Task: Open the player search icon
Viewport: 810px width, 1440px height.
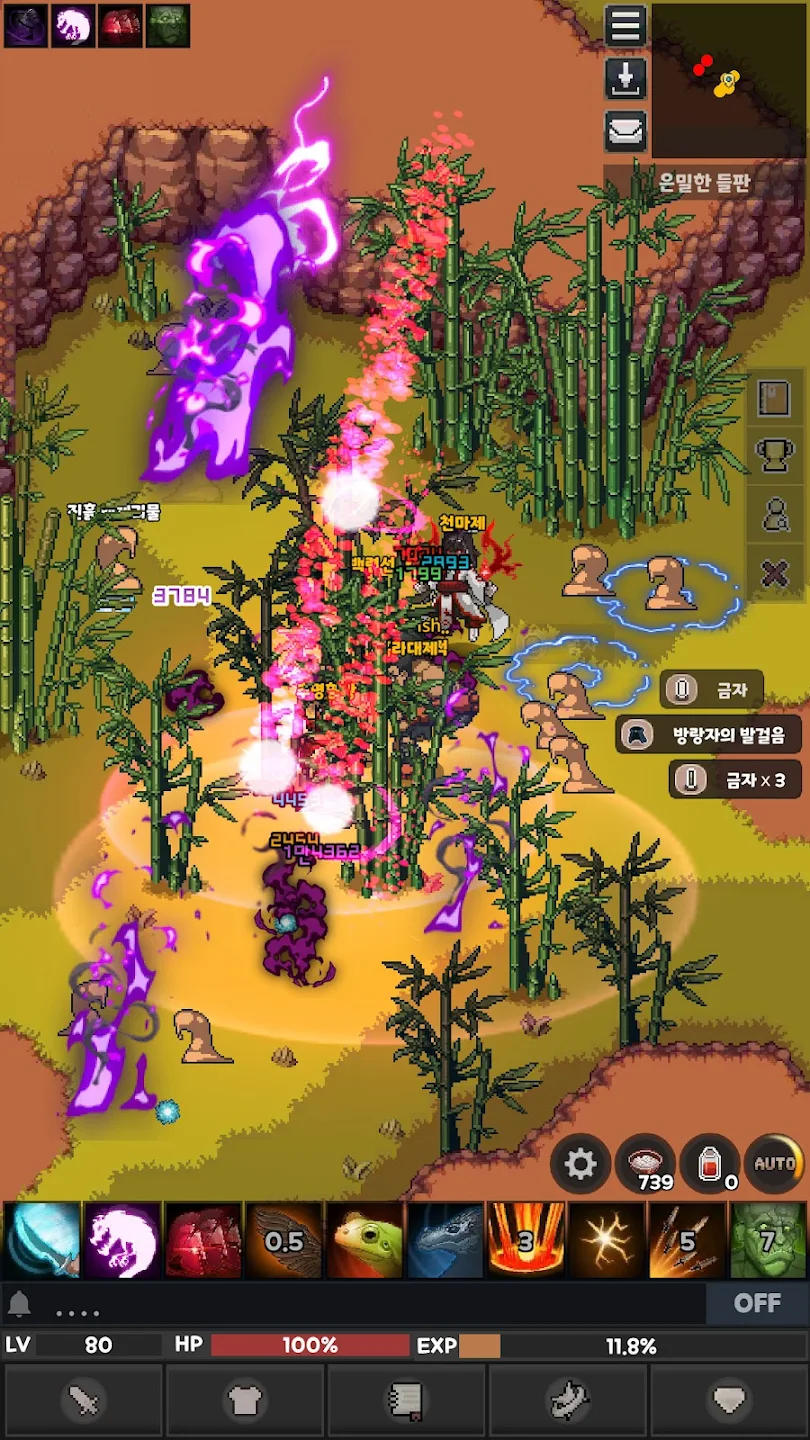Action: pyautogui.click(x=775, y=515)
